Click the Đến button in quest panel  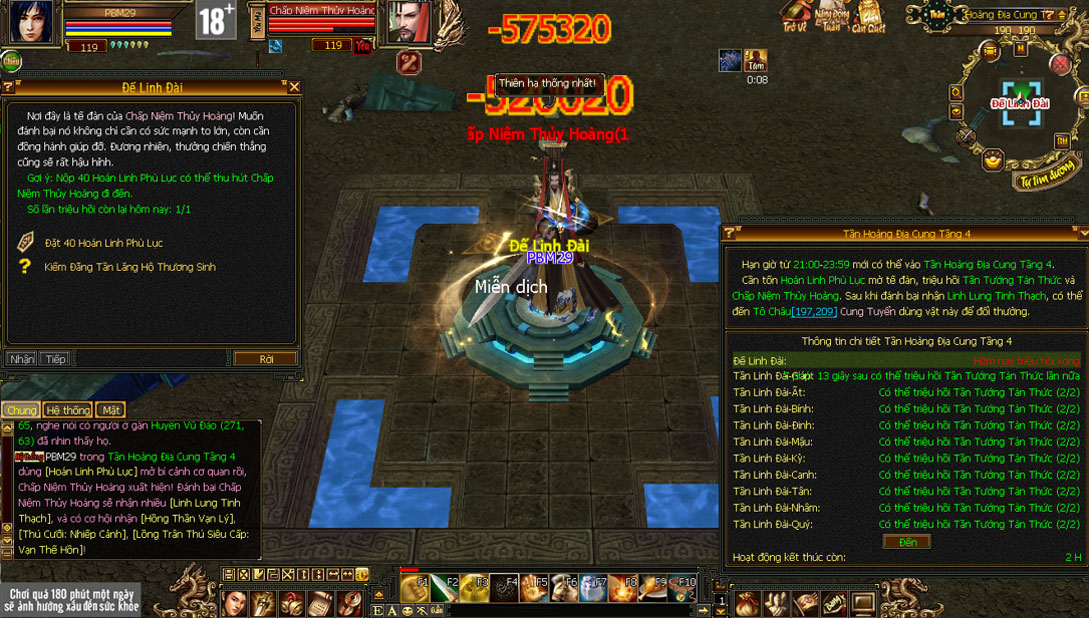coord(906,542)
